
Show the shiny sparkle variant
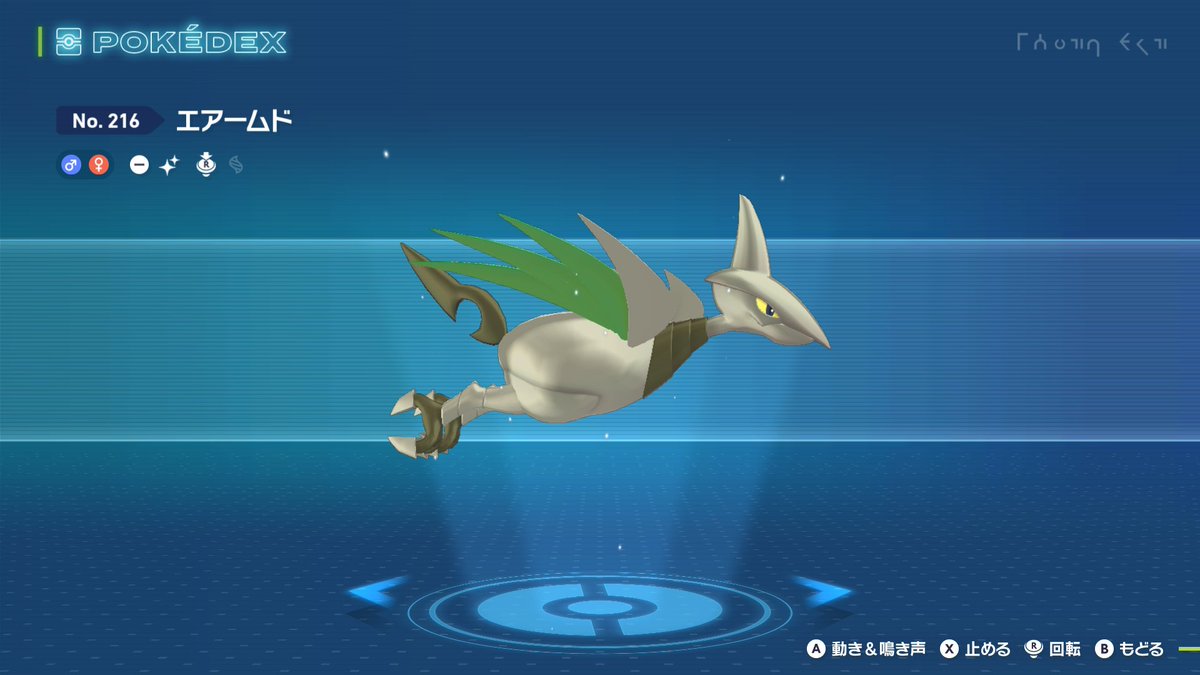click(x=168, y=166)
